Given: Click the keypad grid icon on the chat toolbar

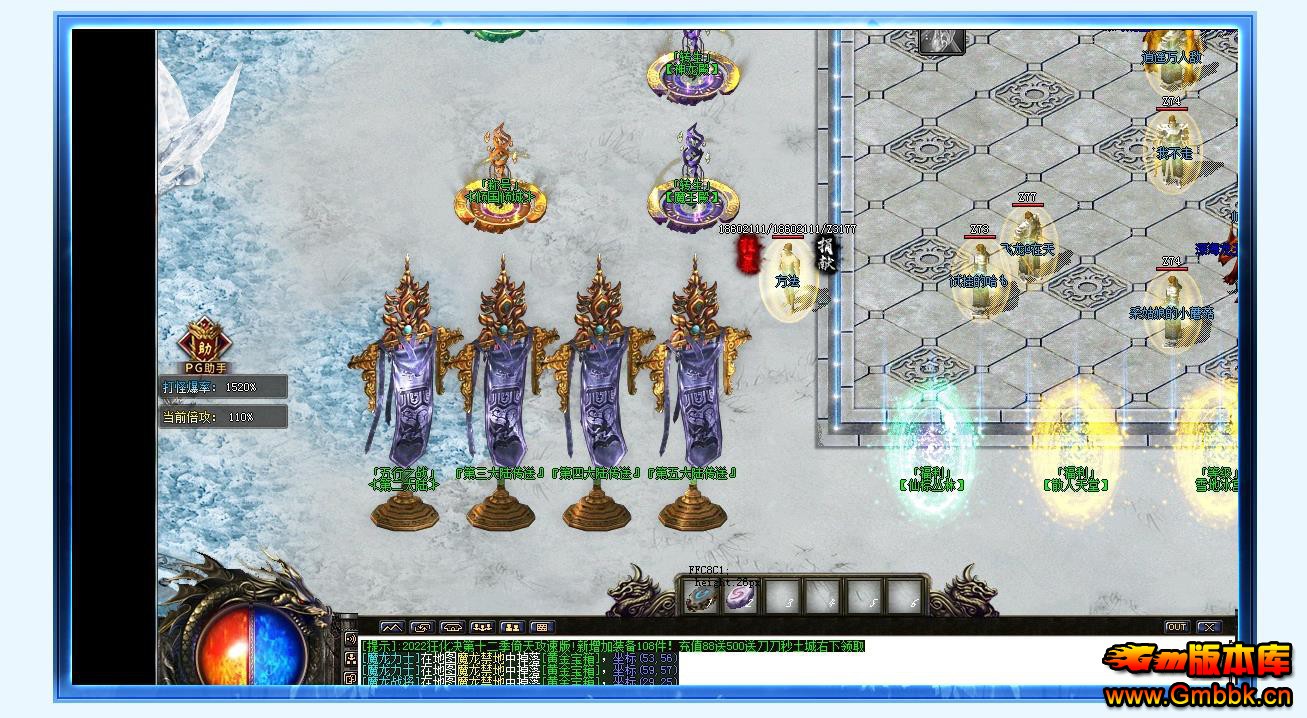Looking at the screenshot, I should [541, 628].
